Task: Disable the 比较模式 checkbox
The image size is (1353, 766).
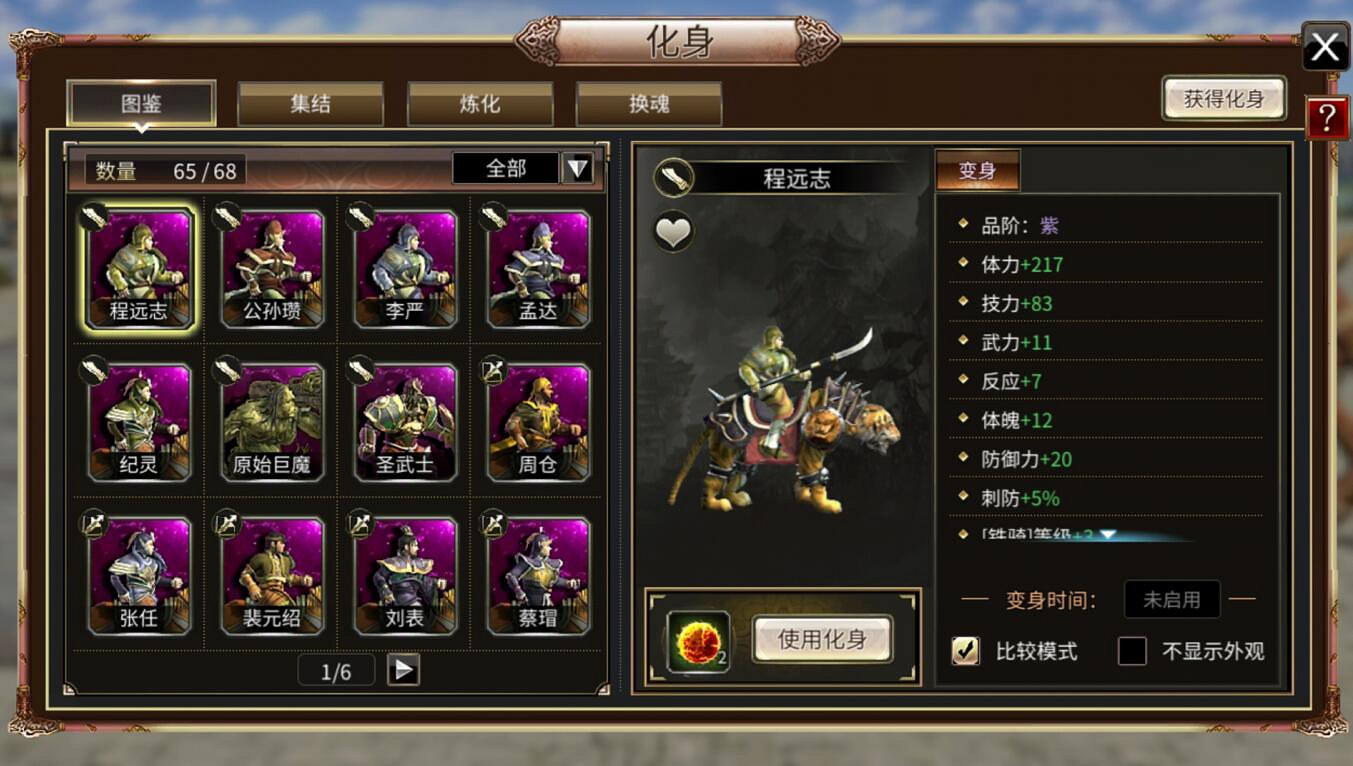Action: click(966, 651)
